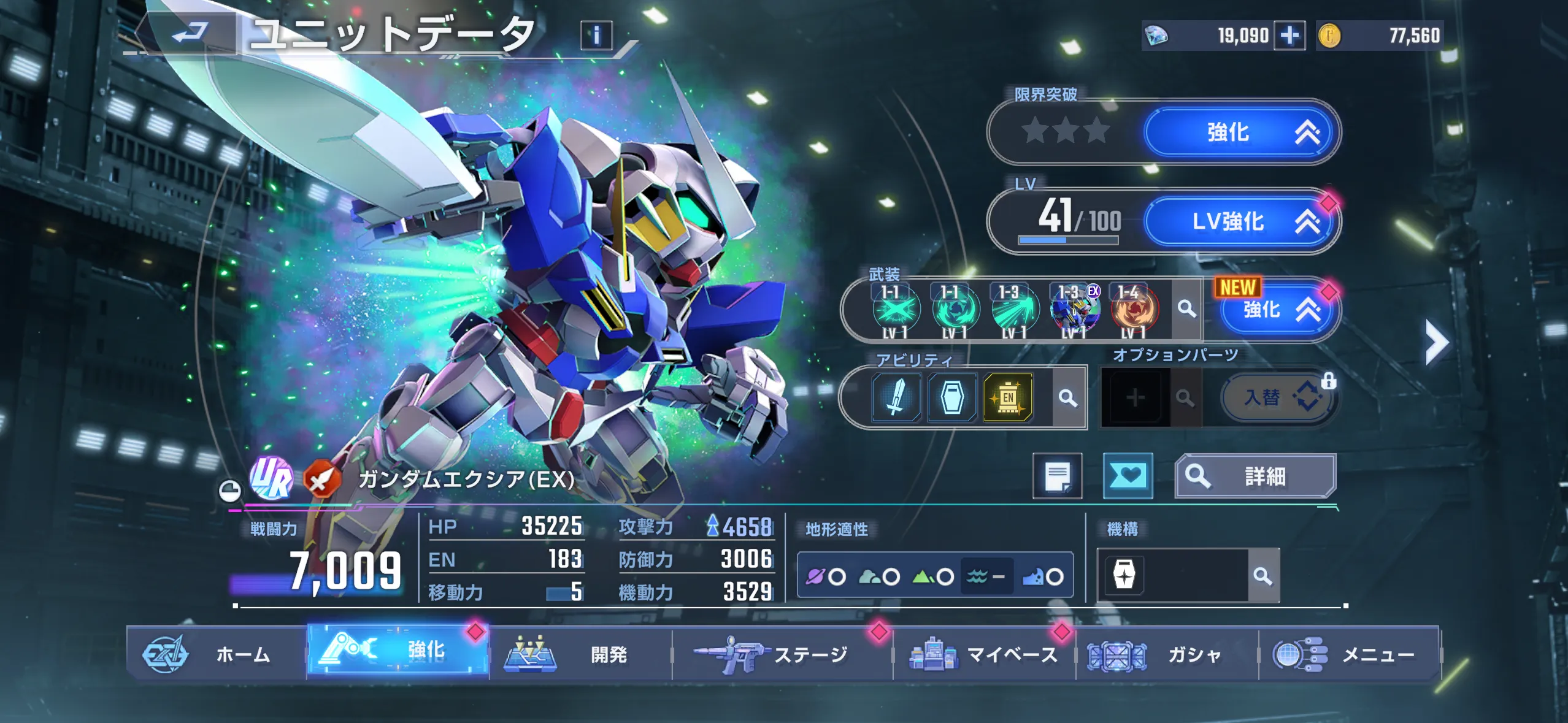This screenshot has width=1568, height=723.
Task: Select the golden EN ability icon
Action: click(x=1008, y=397)
